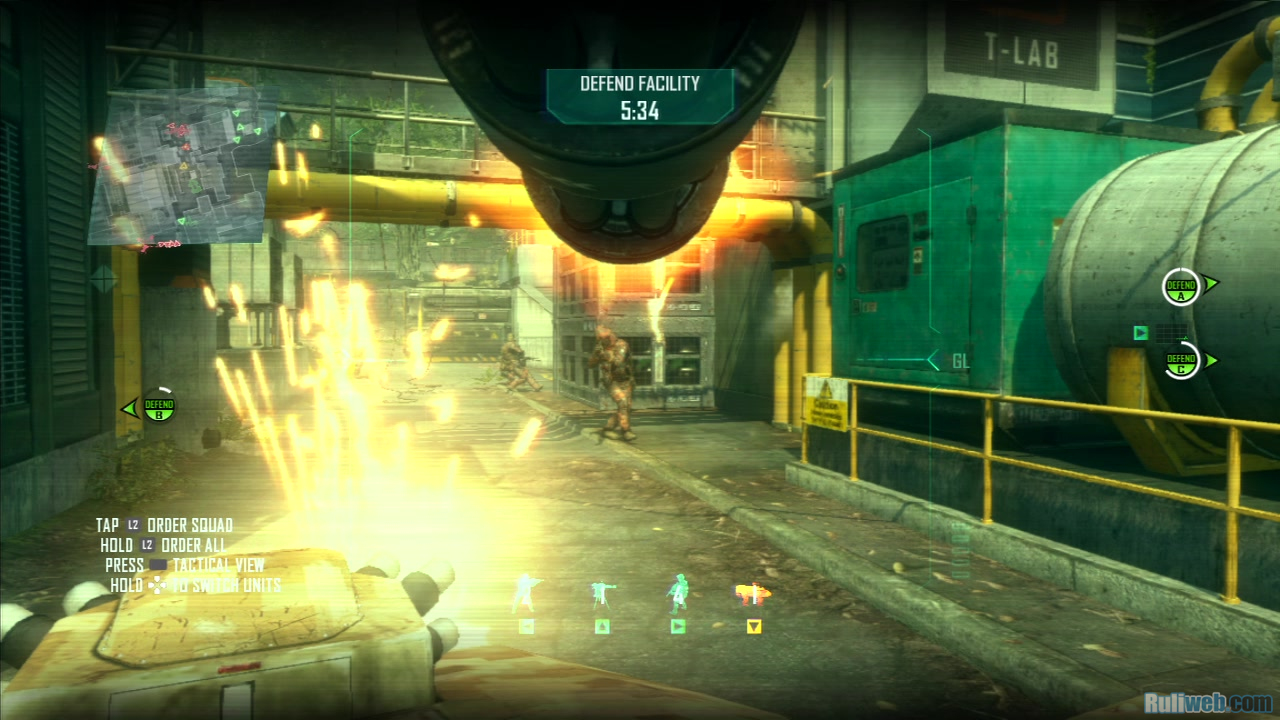The width and height of the screenshot is (1280, 720).
Task: Choose the aiming rifleman squad icon
Action: (525, 592)
